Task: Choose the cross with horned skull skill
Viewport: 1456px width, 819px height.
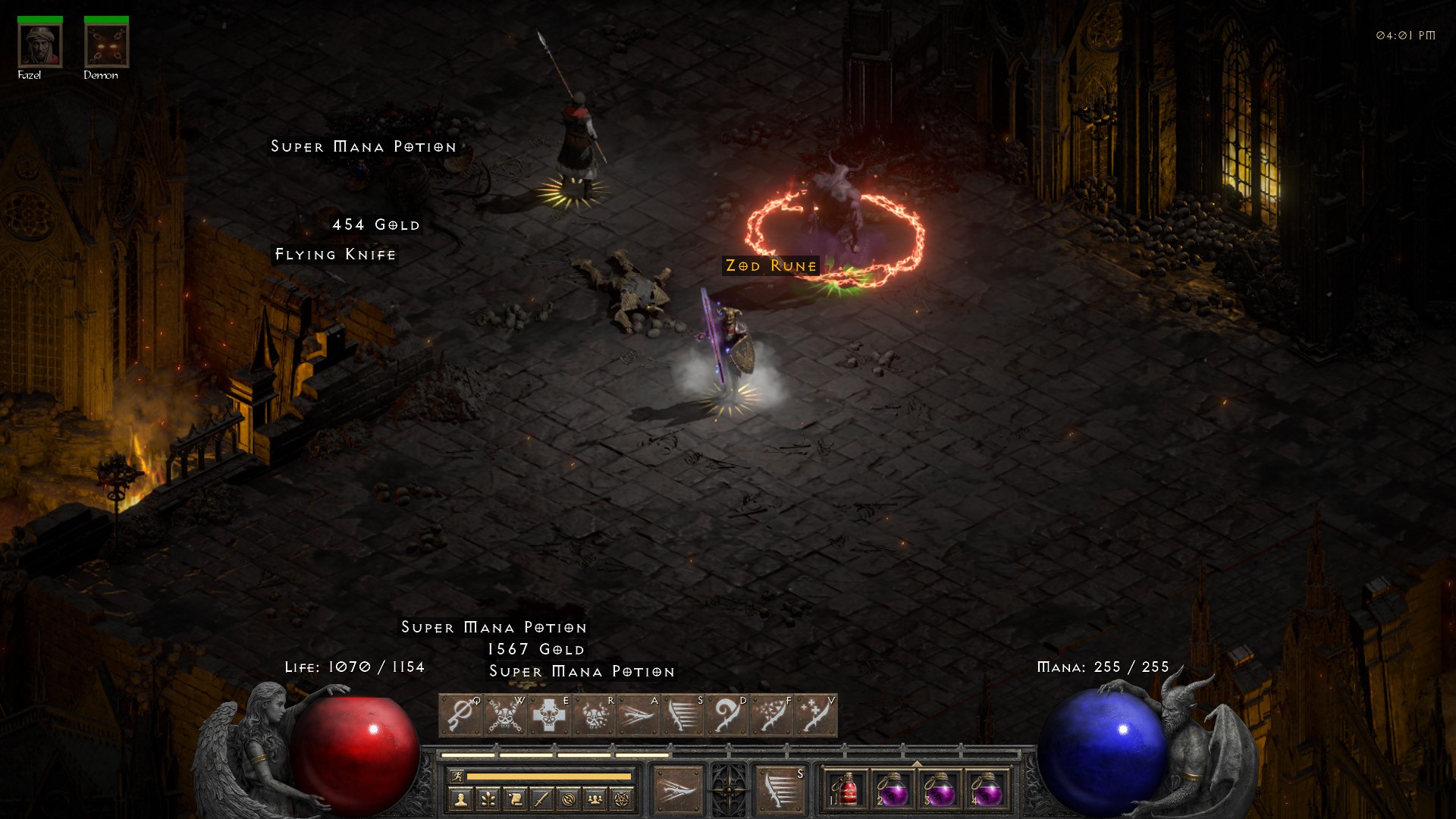Action: 549,715
